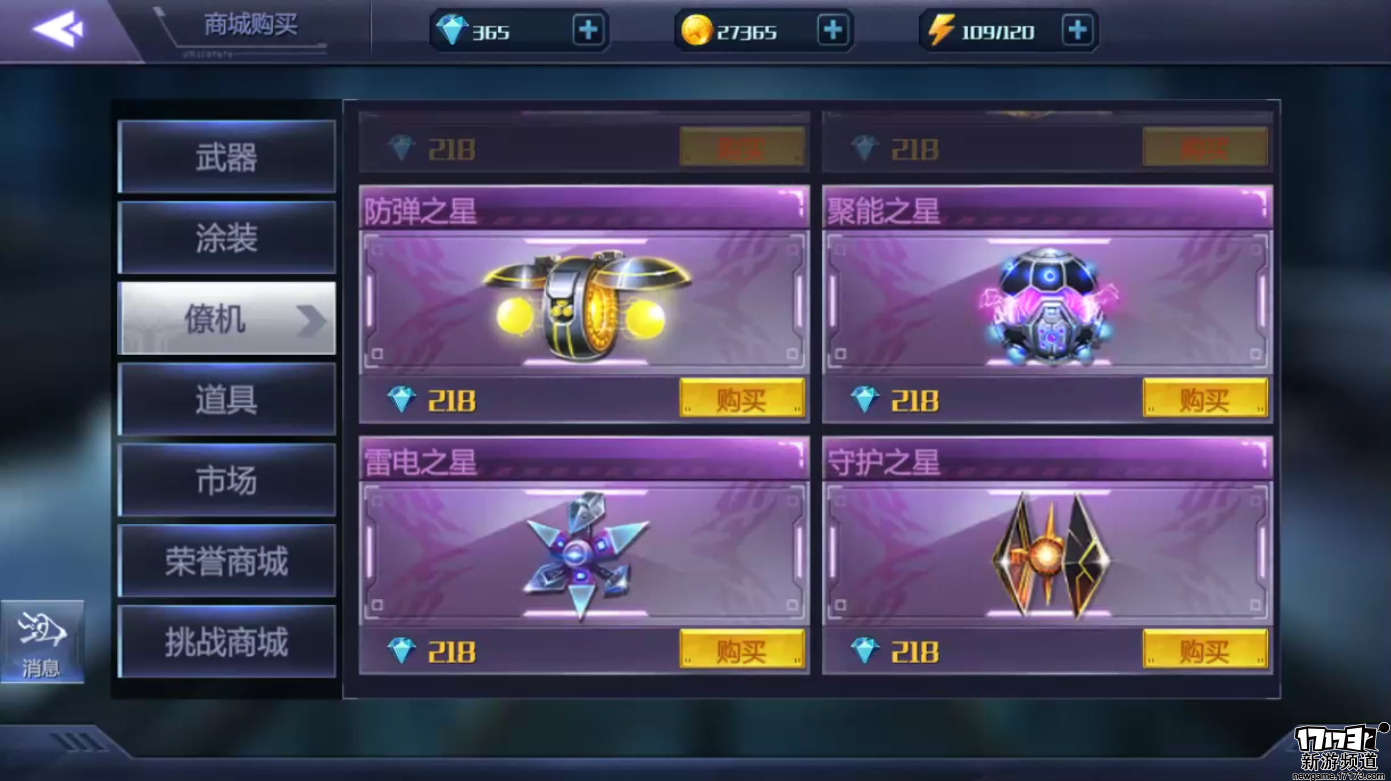This screenshot has height=781, width=1391.
Task: Select the 聚能之星 item image
Action: coord(1048,304)
